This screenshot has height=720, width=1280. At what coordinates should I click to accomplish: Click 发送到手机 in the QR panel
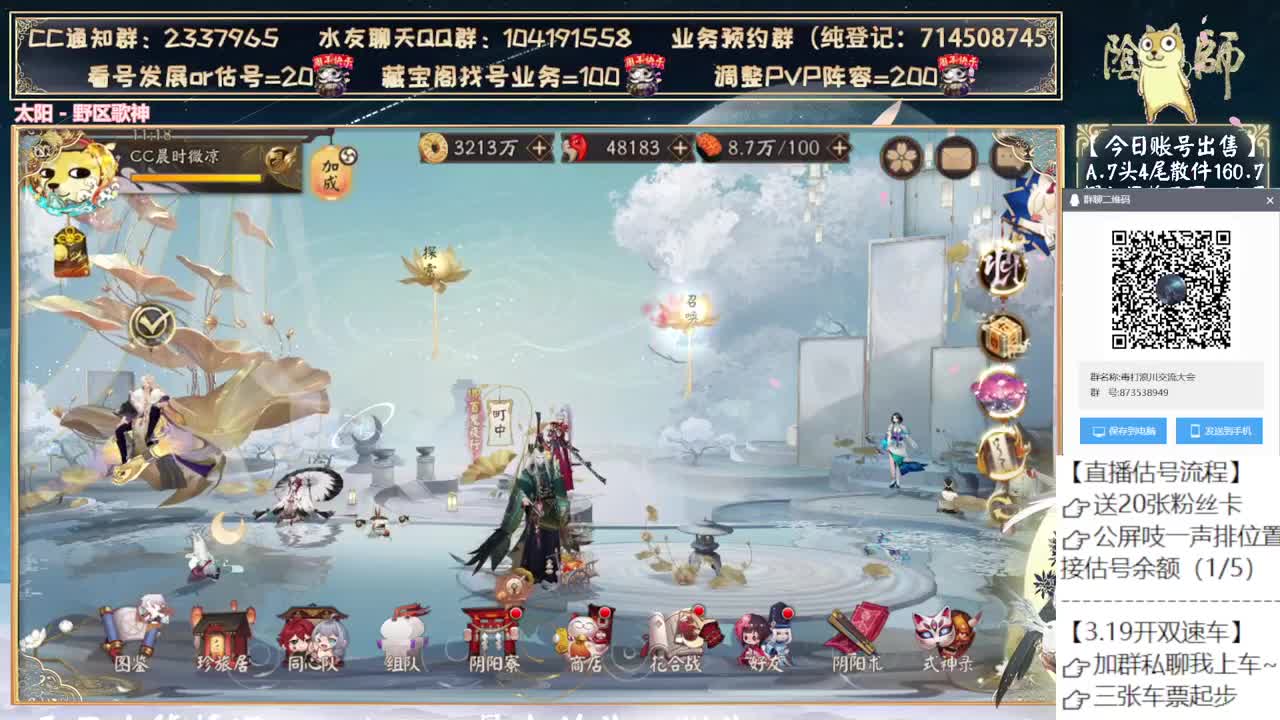click(1219, 431)
